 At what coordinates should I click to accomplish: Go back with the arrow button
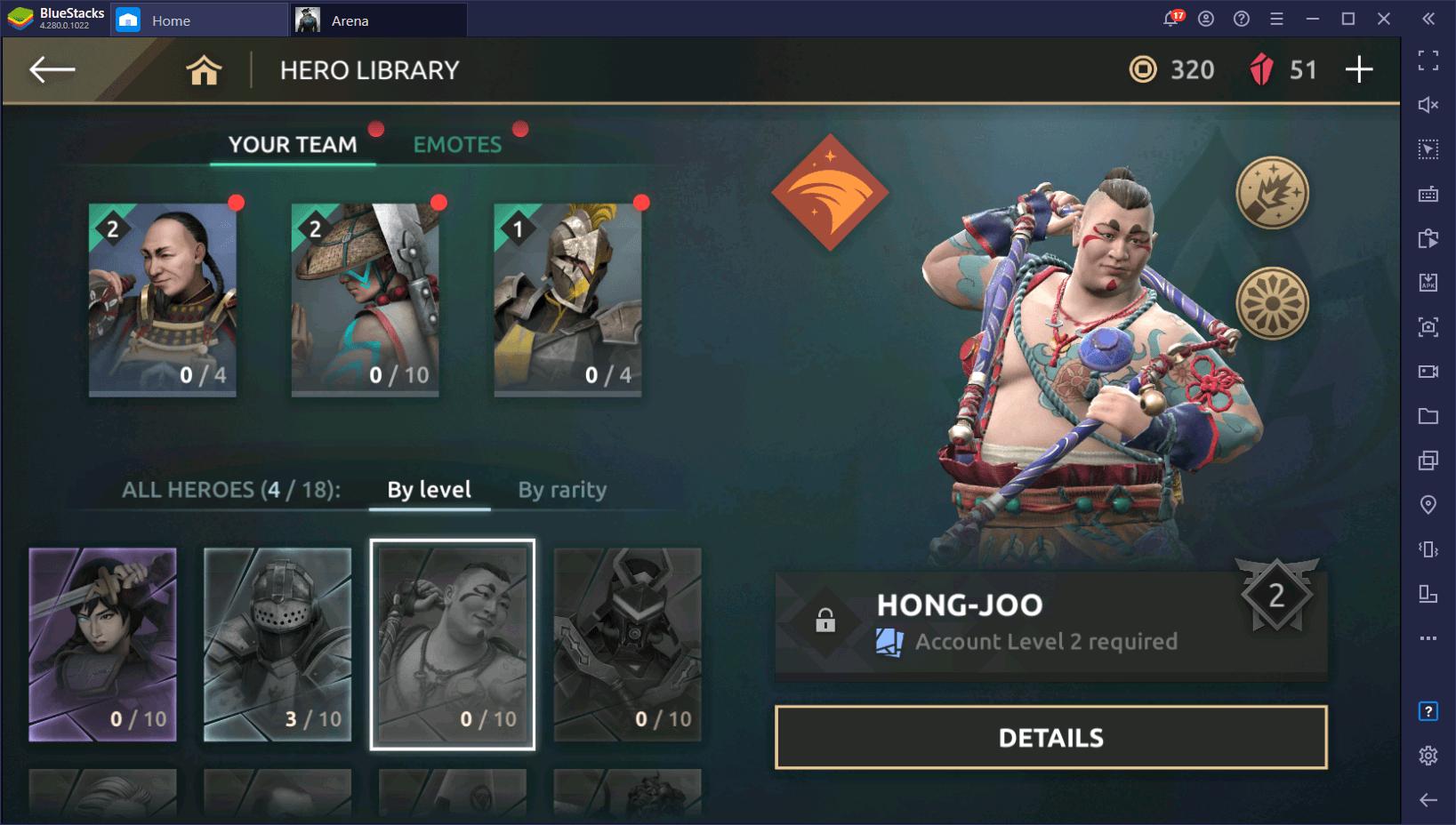[x=52, y=69]
